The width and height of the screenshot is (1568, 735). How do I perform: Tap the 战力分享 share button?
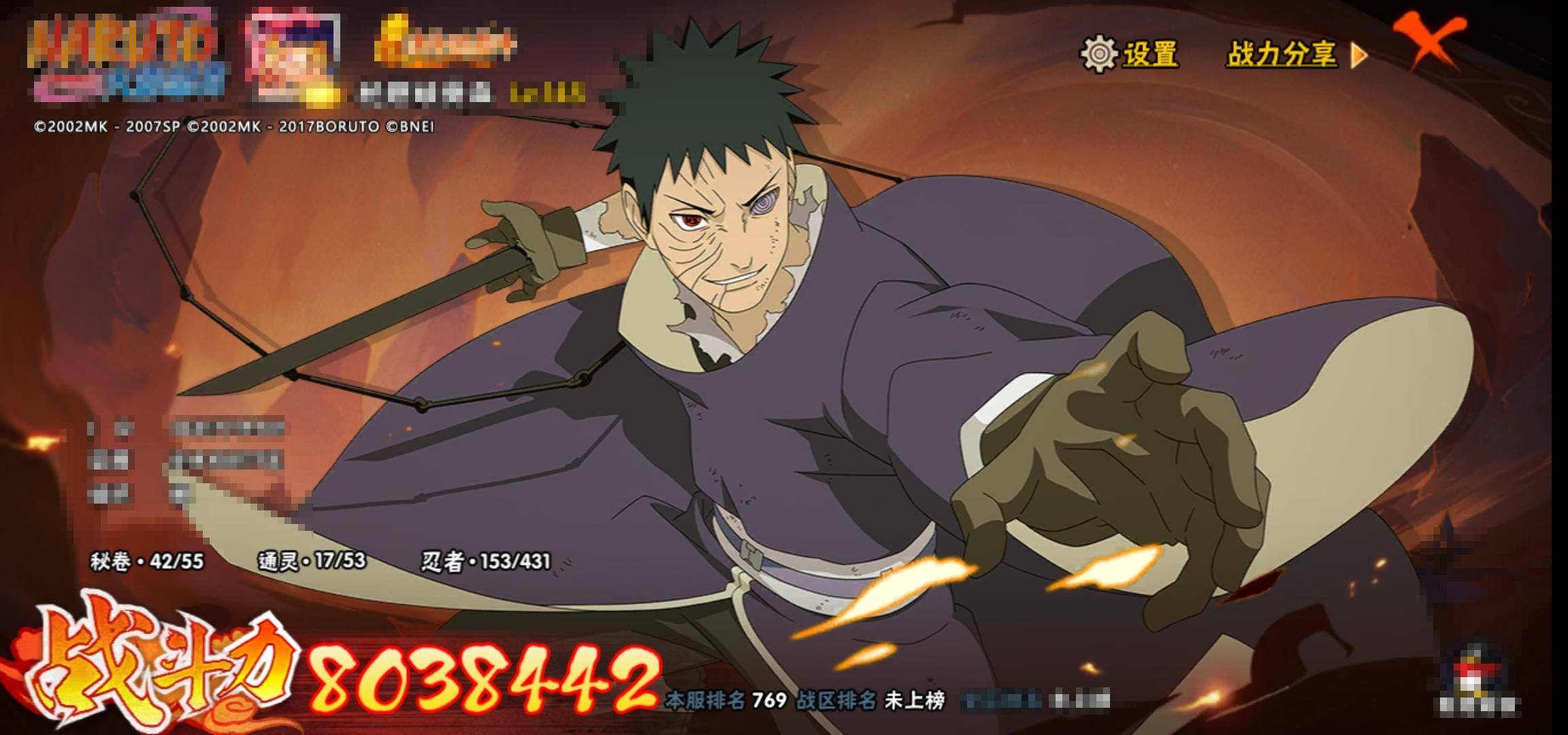coord(1295,54)
